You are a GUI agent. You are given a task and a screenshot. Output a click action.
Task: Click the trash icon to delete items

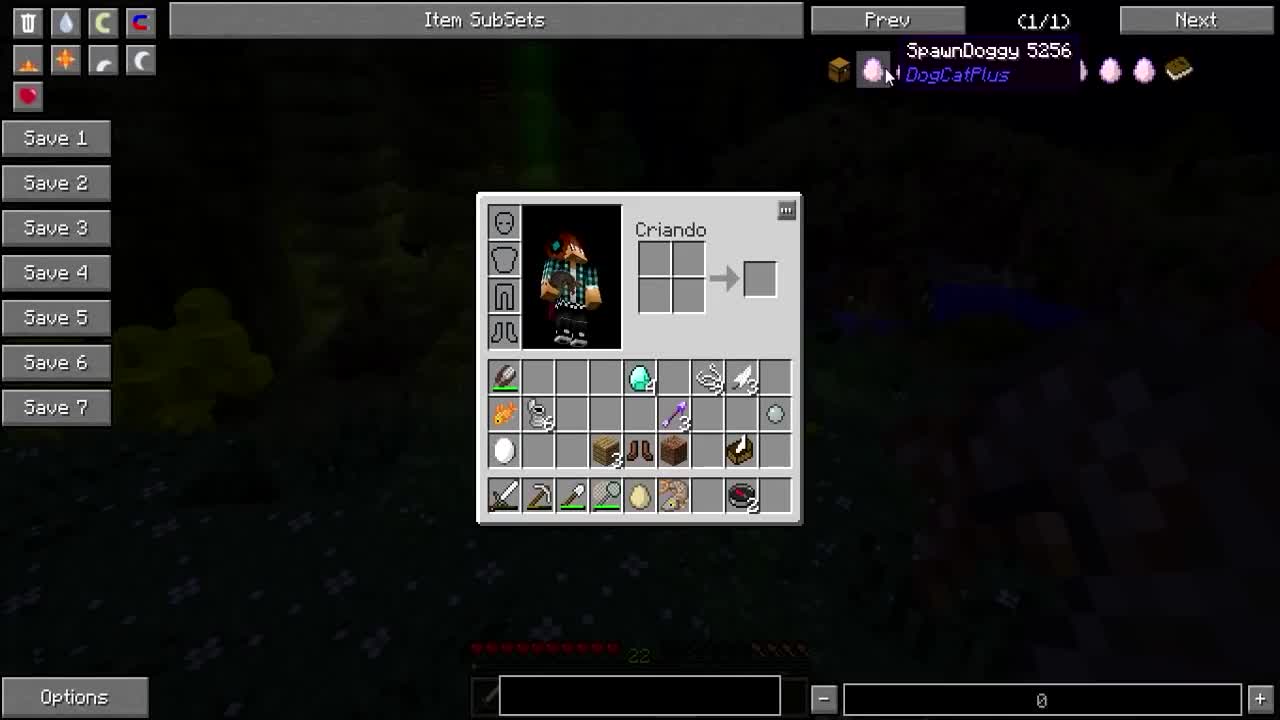27,22
